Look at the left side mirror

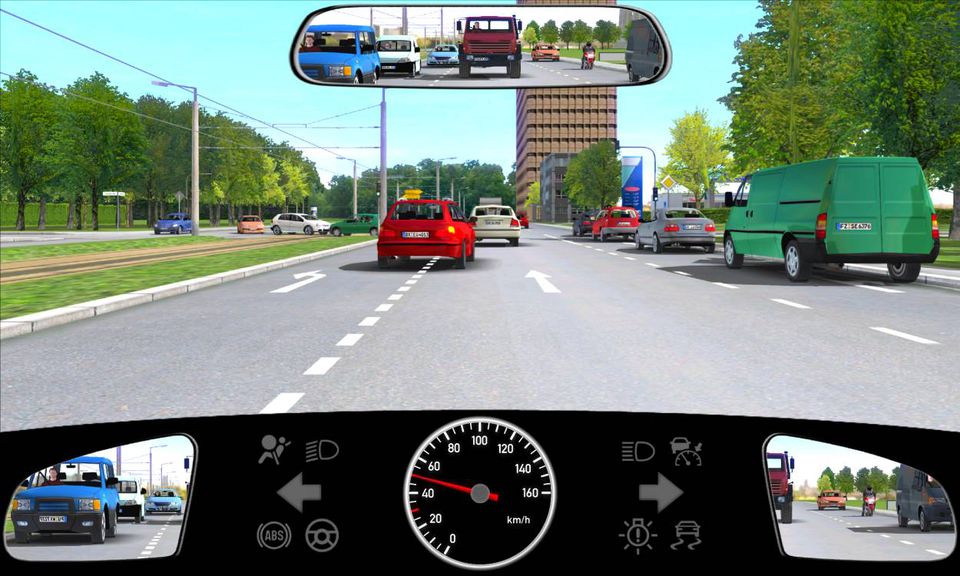pos(100,497)
